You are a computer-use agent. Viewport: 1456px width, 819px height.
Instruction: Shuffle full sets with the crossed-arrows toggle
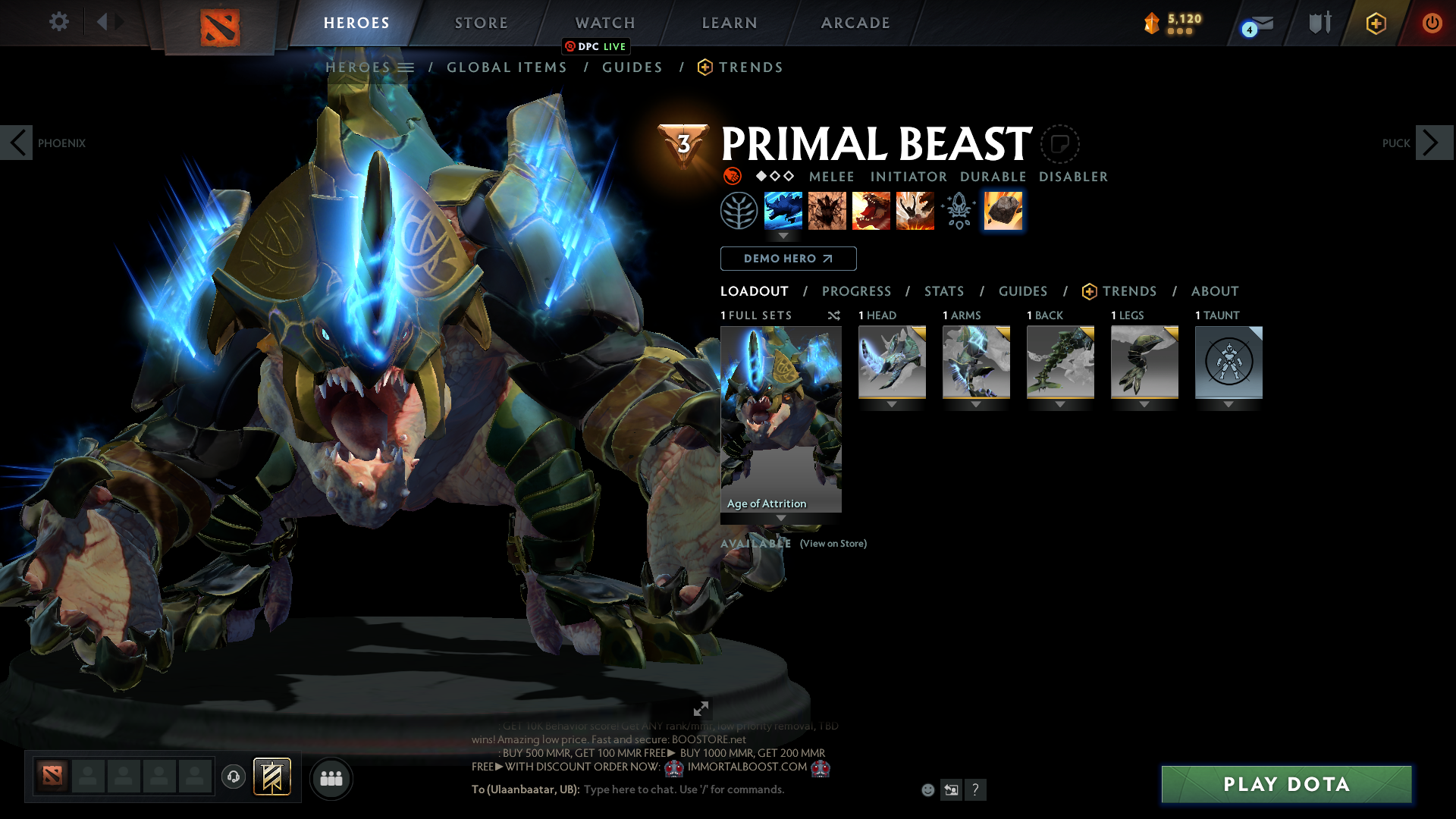[833, 315]
